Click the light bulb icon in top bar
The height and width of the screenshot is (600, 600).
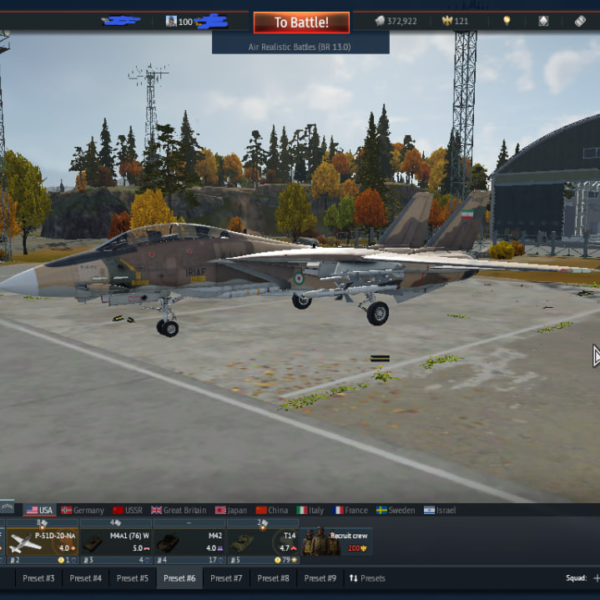pyautogui.click(x=506, y=21)
